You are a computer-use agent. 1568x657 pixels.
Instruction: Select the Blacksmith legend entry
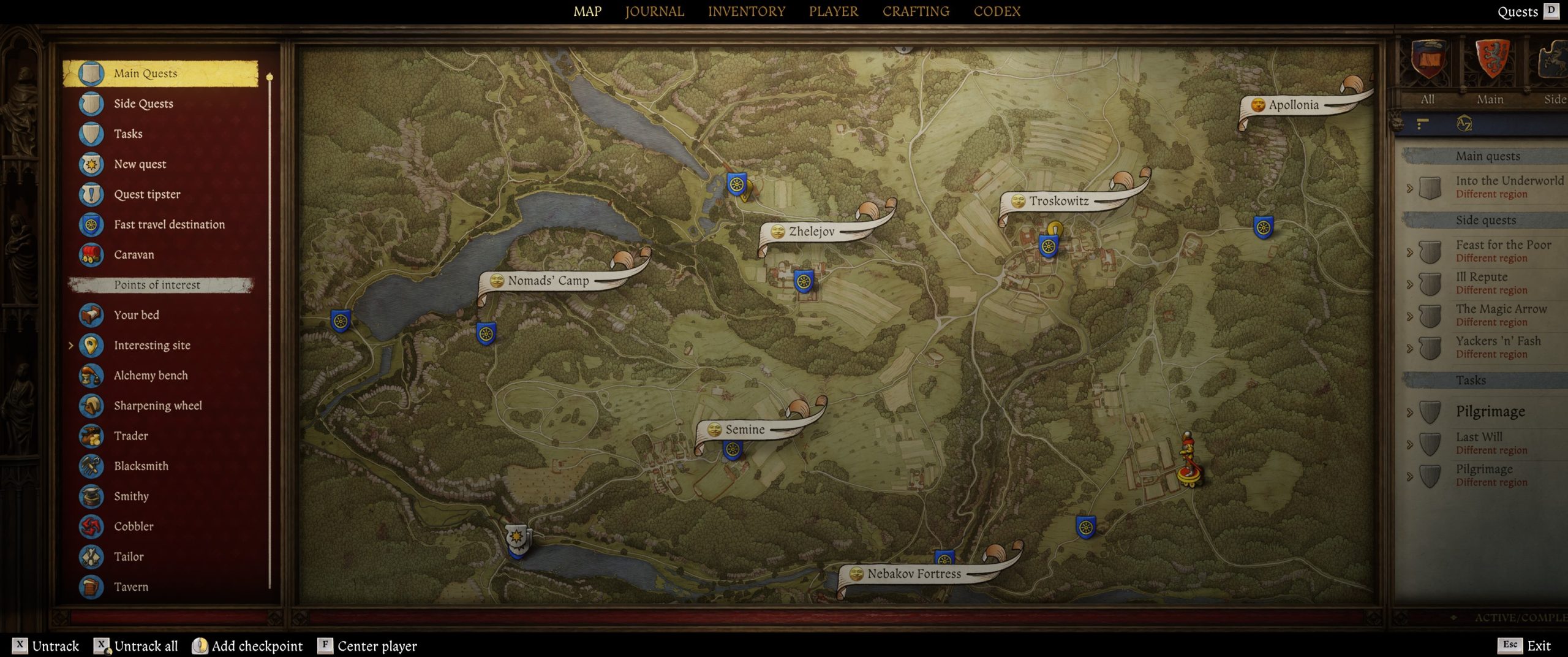[141, 466]
